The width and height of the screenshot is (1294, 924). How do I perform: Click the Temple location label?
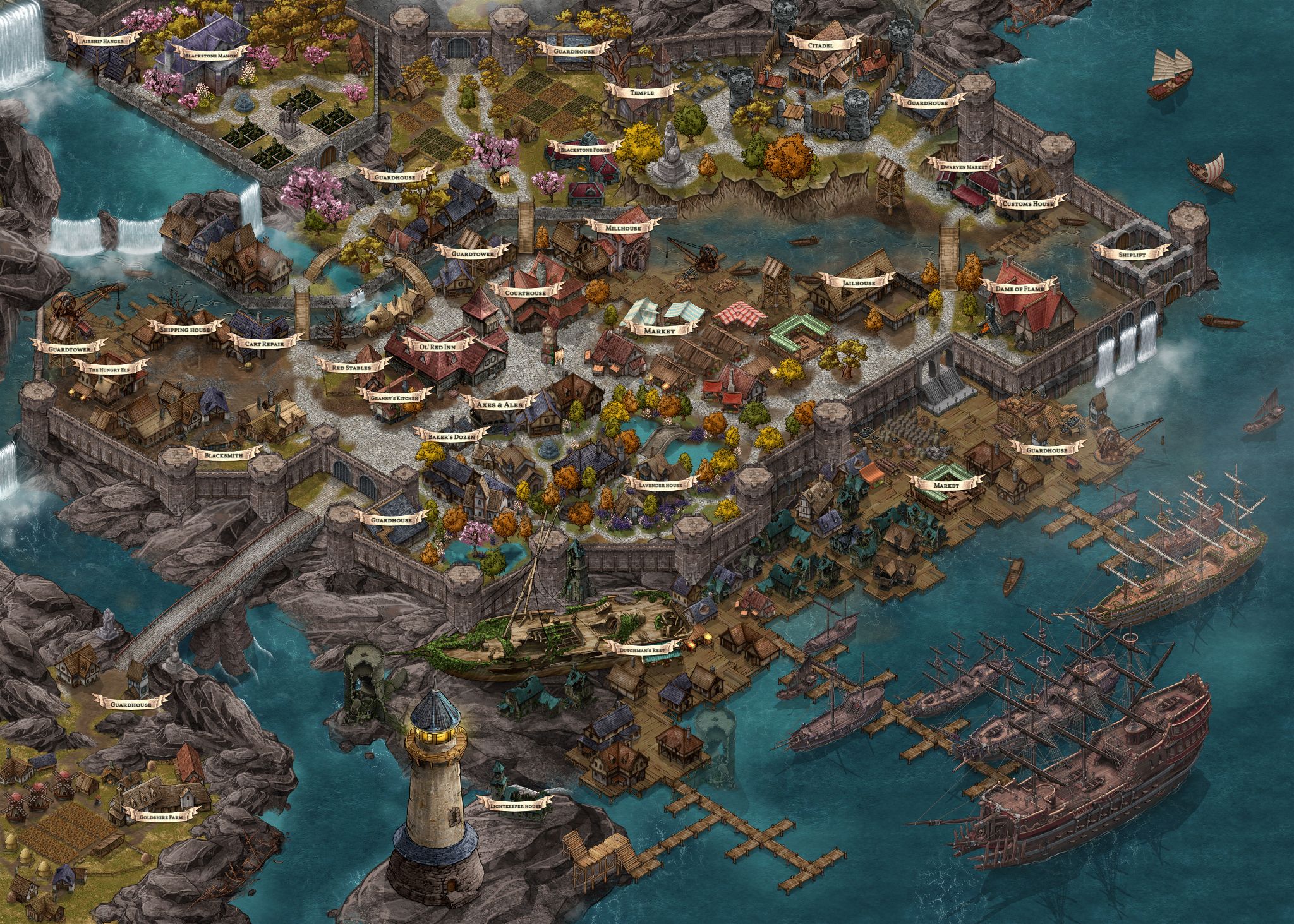click(641, 92)
